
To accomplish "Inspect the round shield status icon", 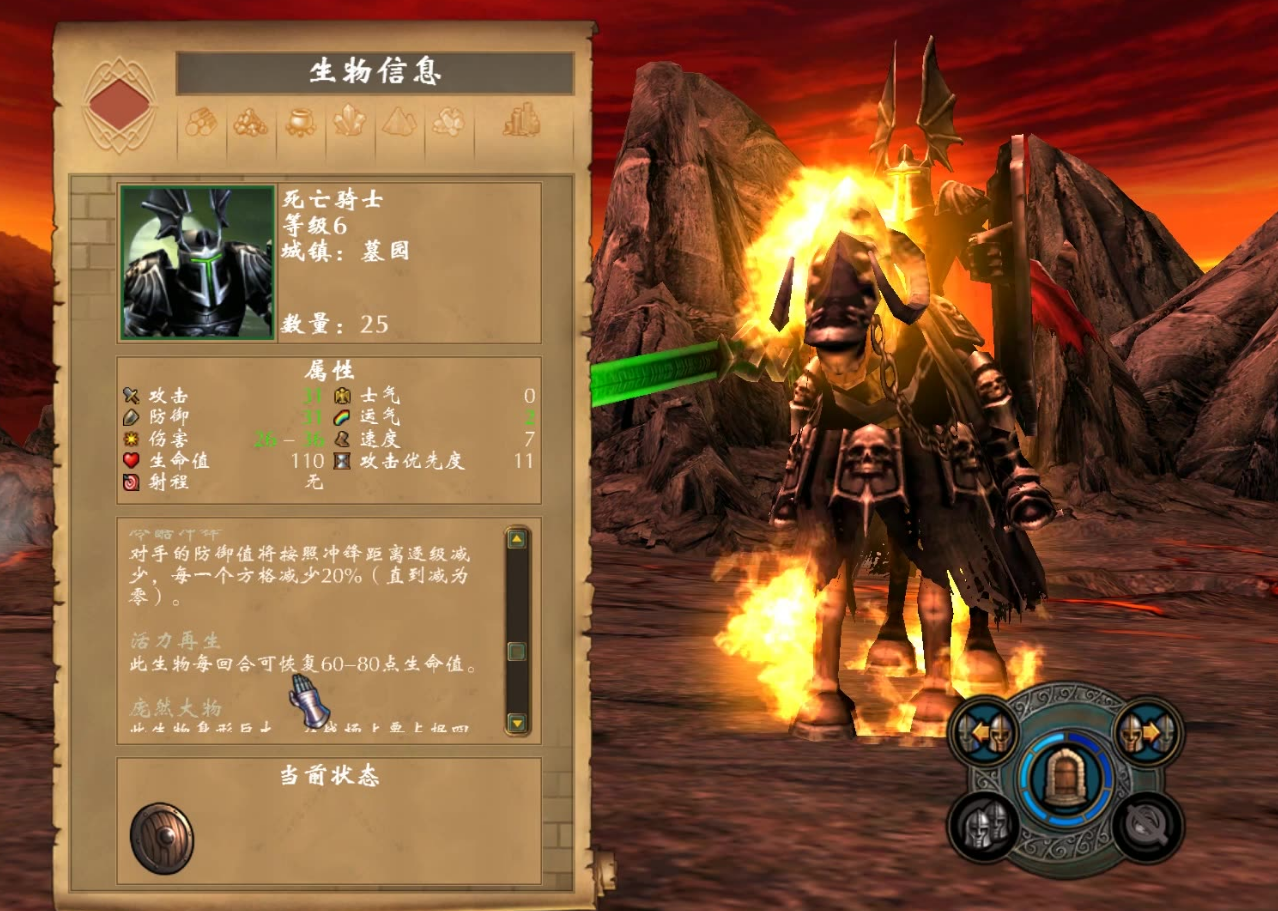I will click(162, 838).
